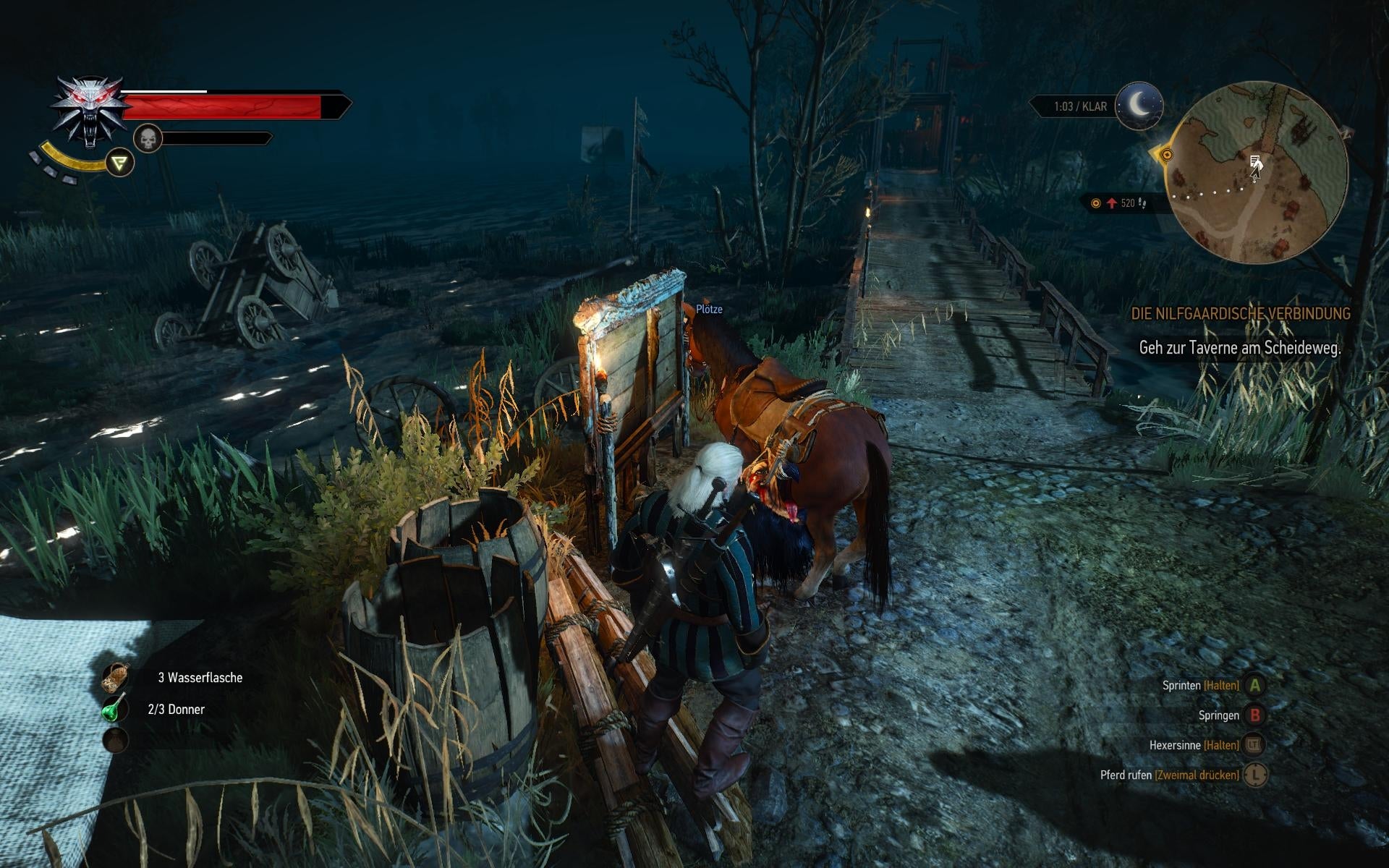Click the footprints tracking icon near 520

coord(1143,205)
